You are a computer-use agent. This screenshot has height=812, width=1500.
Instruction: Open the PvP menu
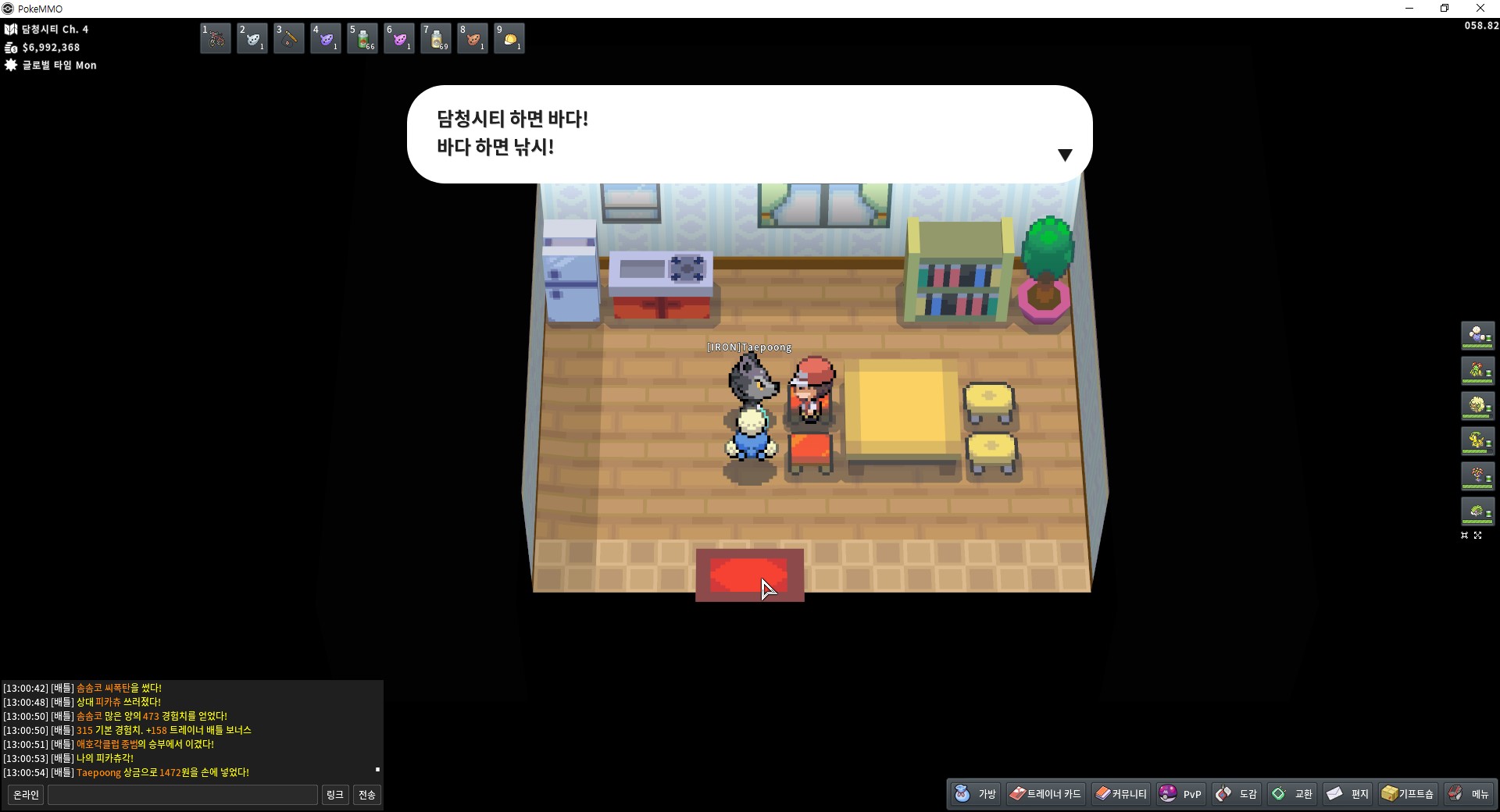(1181, 794)
